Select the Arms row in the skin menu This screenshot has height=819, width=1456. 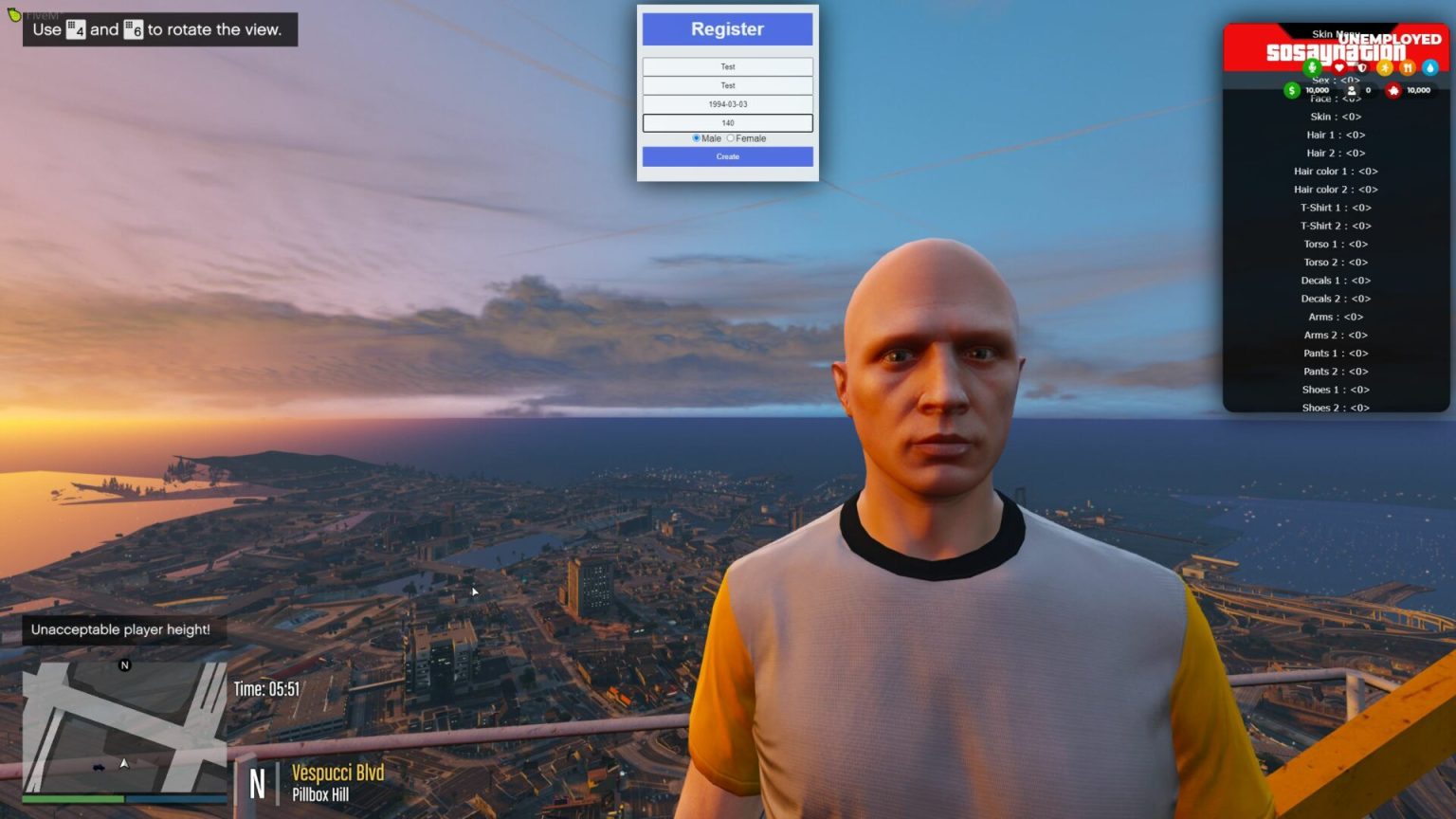click(1336, 317)
